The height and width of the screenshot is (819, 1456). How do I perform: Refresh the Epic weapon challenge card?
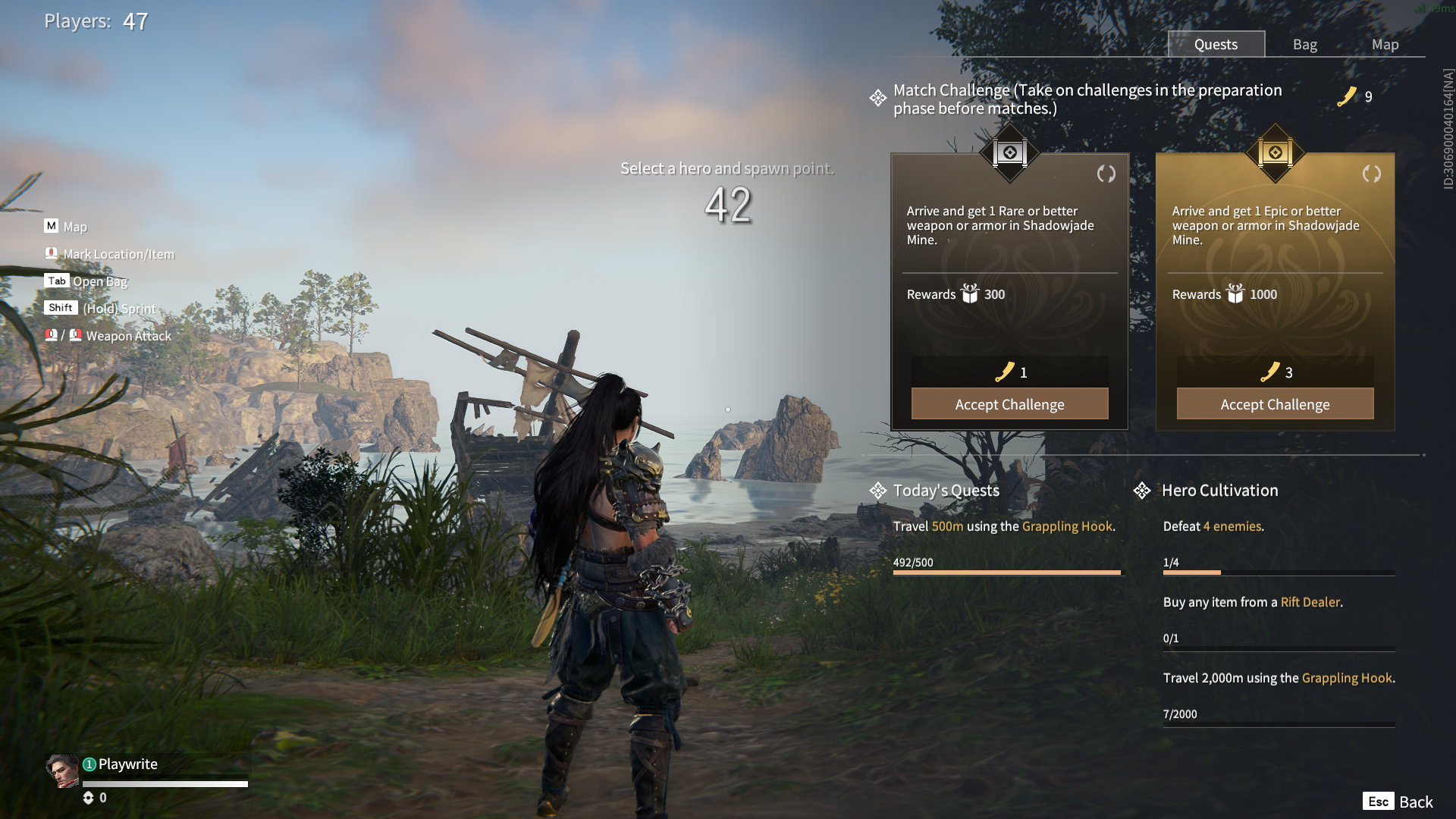[x=1371, y=174]
